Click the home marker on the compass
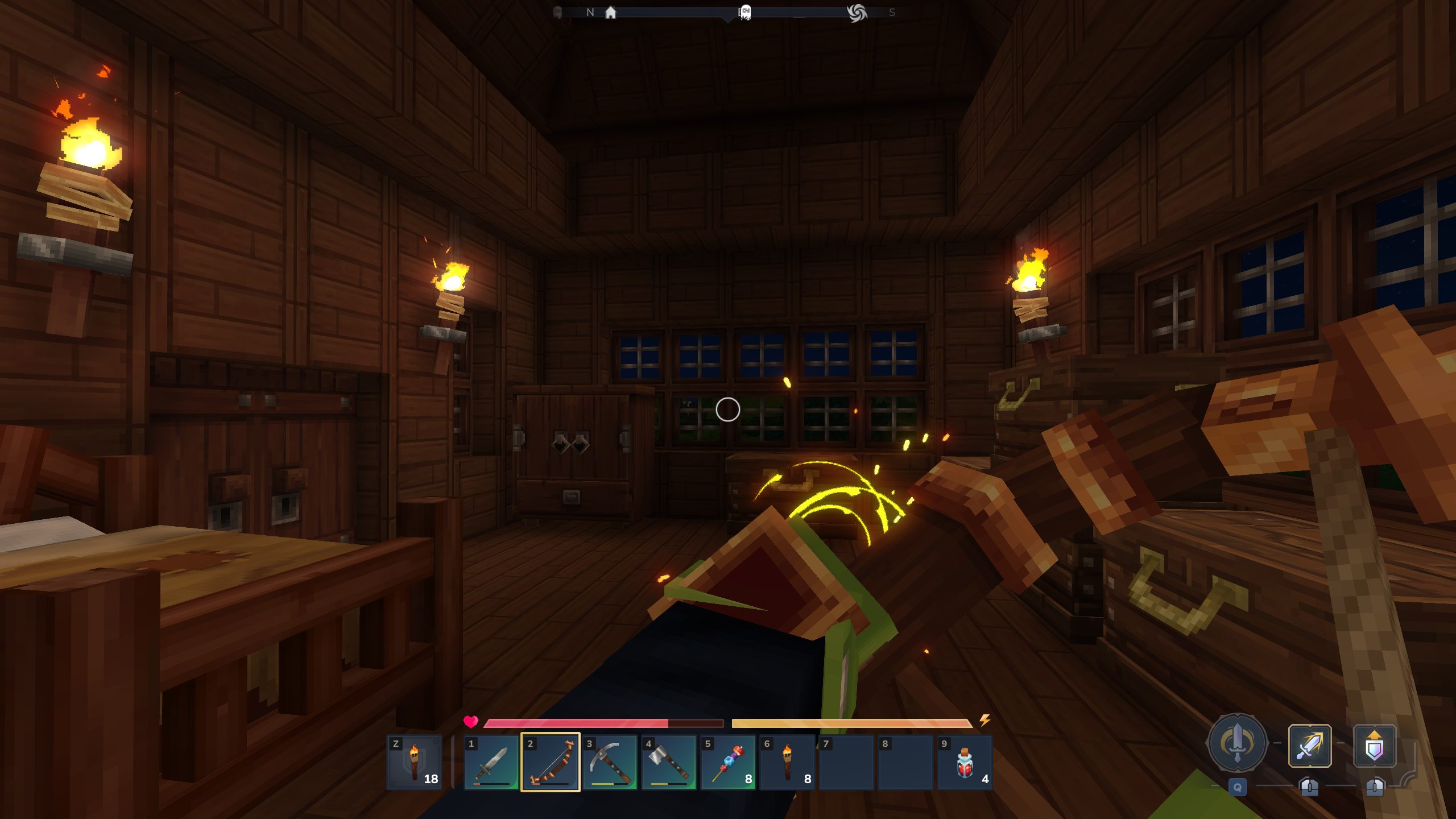The width and height of the screenshot is (1456, 819). click(x=610, y=13)
